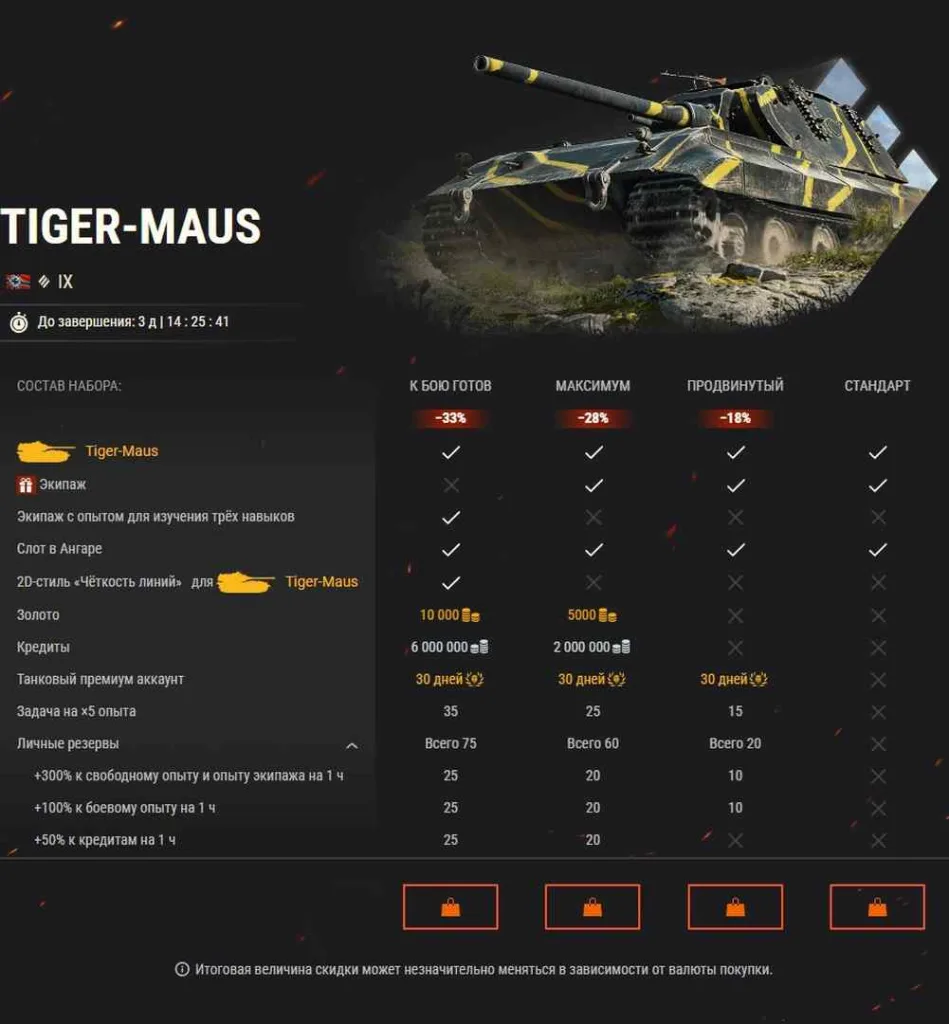Click the info icon beside discount note
The image size is (949, 1024).
pyautogui.click(x=182, y=969)
